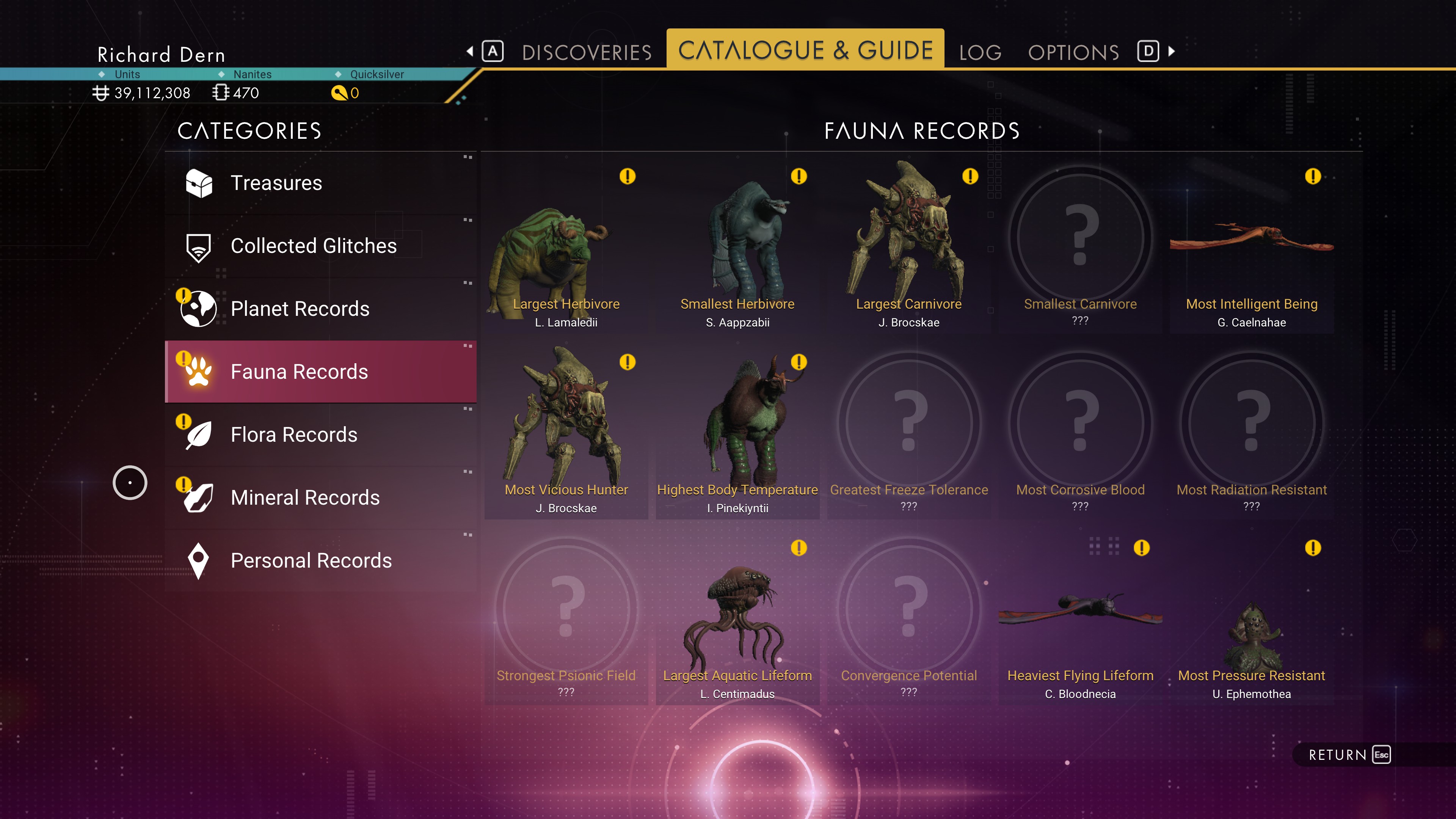Viewport: 1456px width, 819px height.
Task: Open the Smallest Herbivore record
Action: tap(737, 249)
